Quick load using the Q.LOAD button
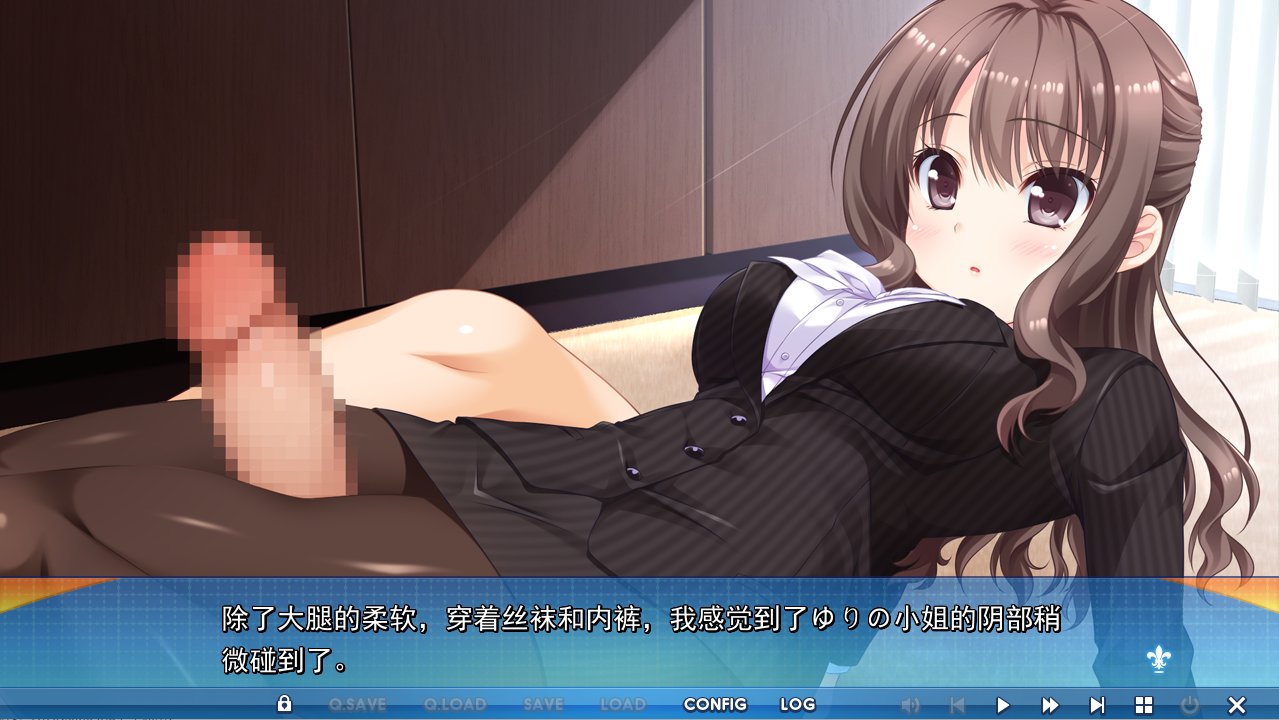The height and width of the screenshot is (720, 1279). tap(455, 704)
